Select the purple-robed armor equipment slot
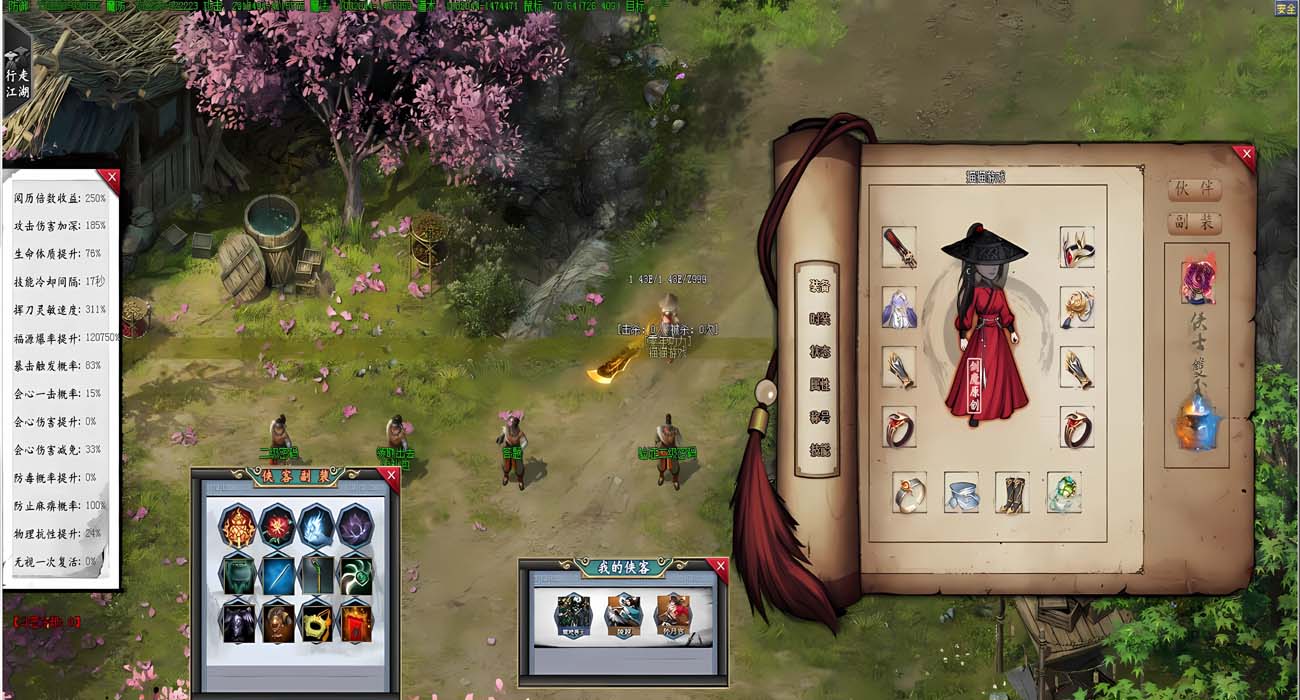The width and height of the screenshot is (1300, 700). pos(899,308)
